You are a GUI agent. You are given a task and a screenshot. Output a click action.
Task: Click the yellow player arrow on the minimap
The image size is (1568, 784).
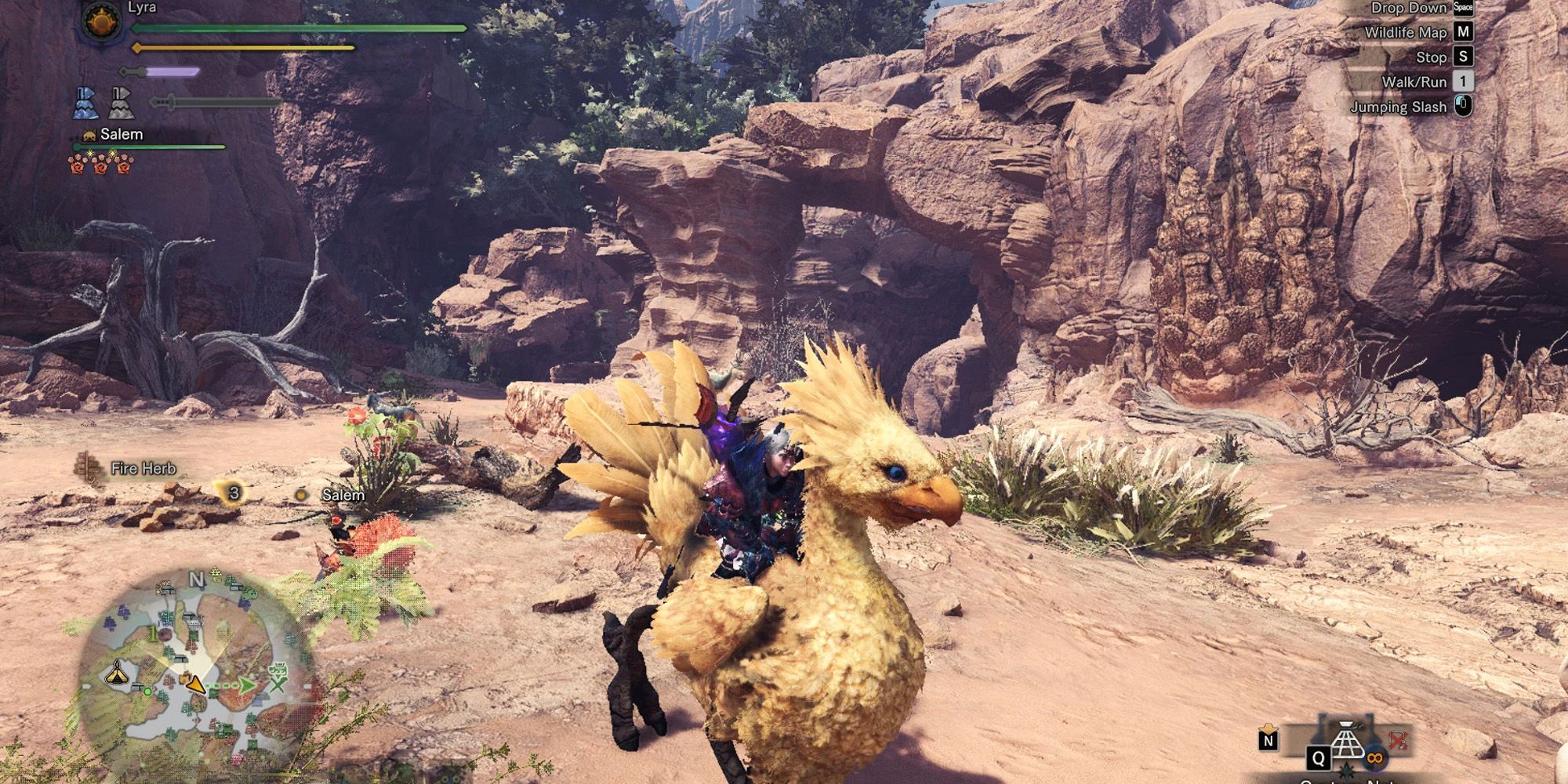[195, 685]
